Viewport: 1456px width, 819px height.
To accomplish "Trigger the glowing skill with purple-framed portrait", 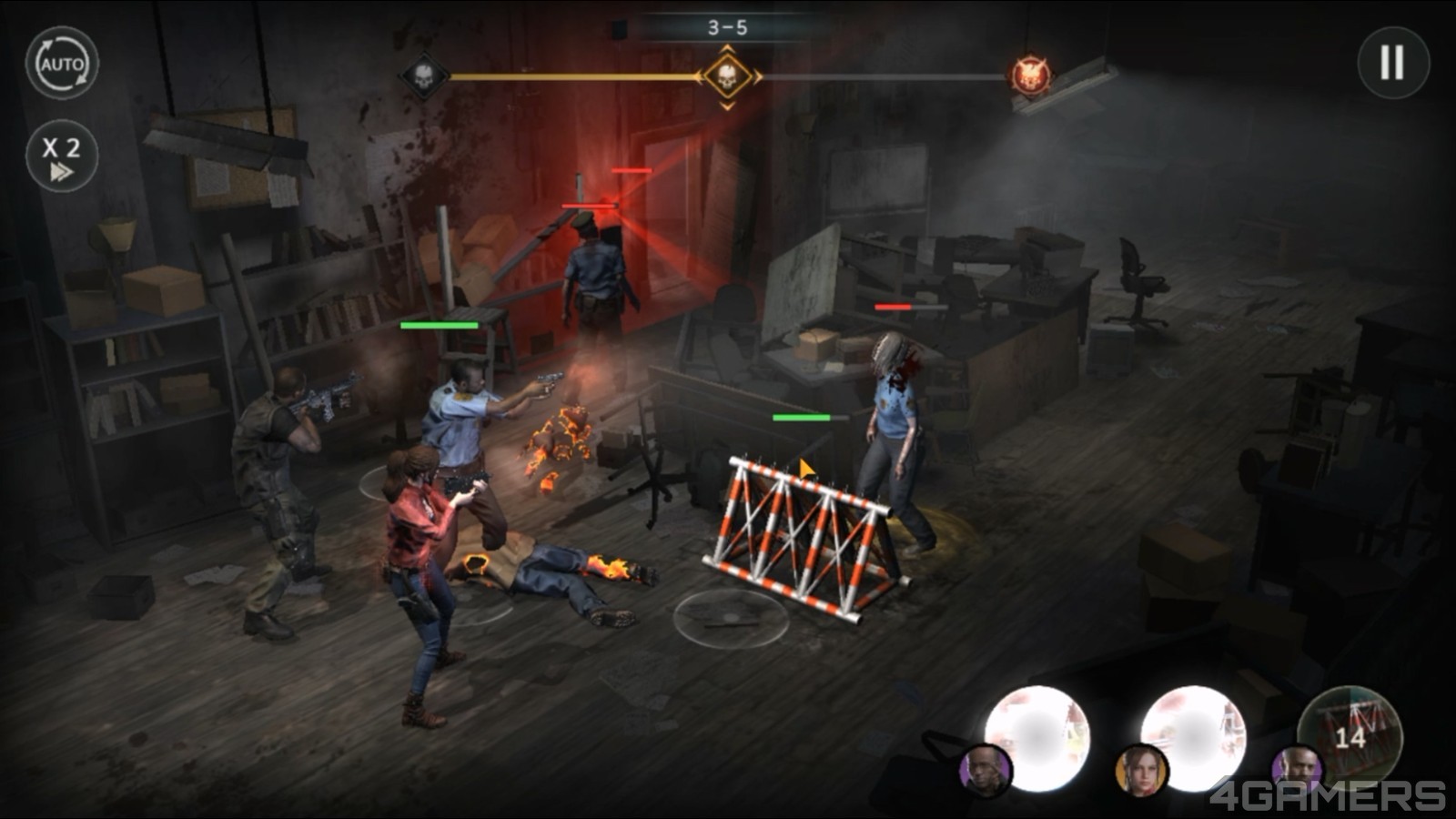I will pos(1038,736).
